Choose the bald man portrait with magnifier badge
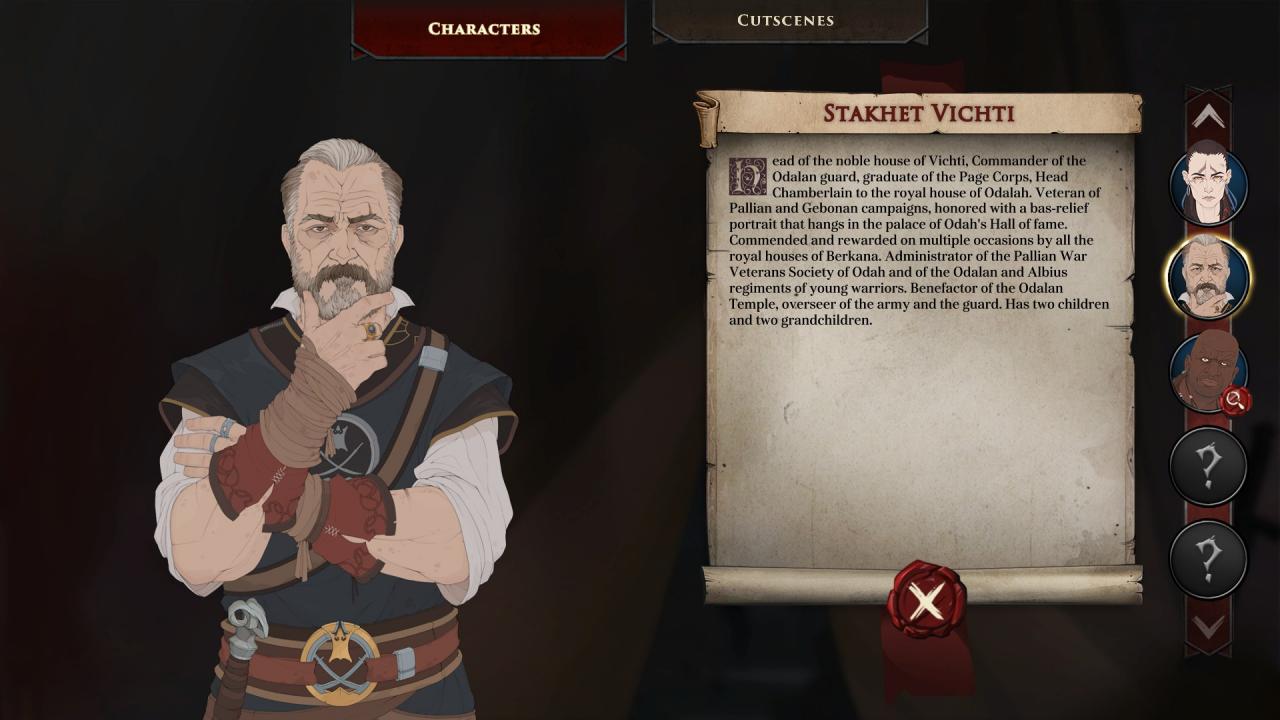1280x720 pixels. pyautogui.click(x=1208, y=372)
